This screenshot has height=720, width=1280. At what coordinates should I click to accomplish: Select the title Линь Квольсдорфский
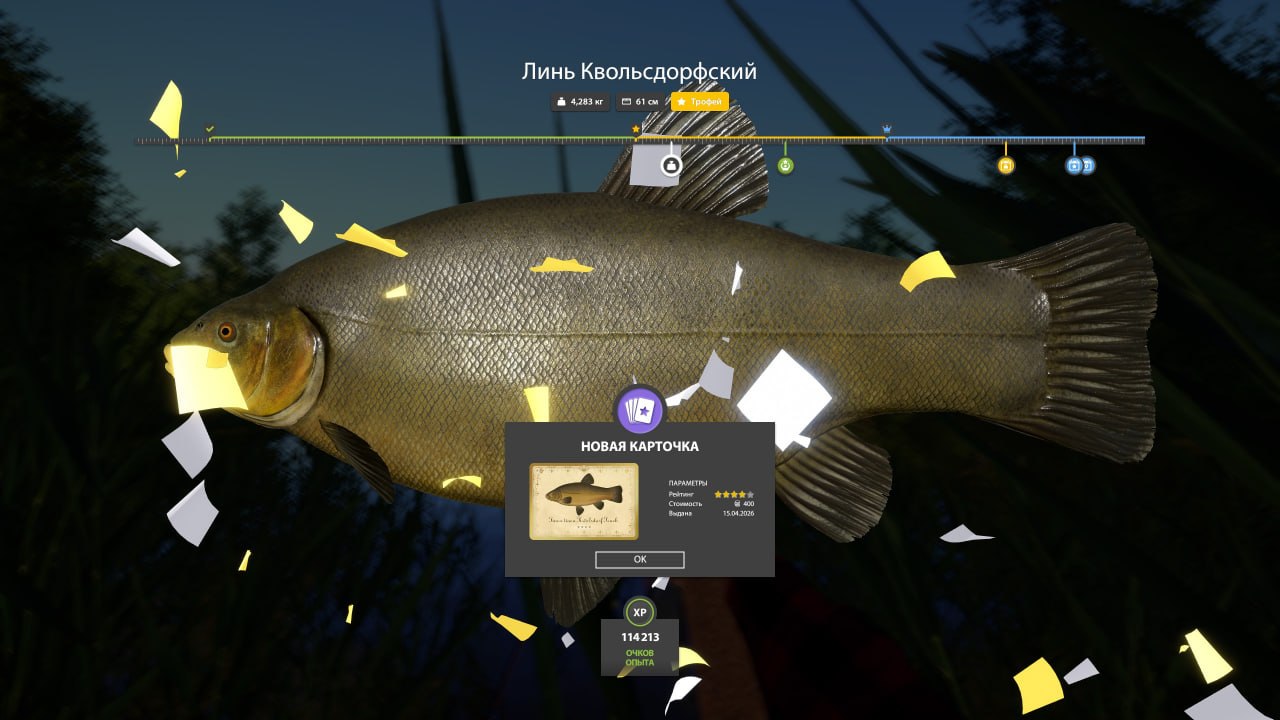pos(639,70)
